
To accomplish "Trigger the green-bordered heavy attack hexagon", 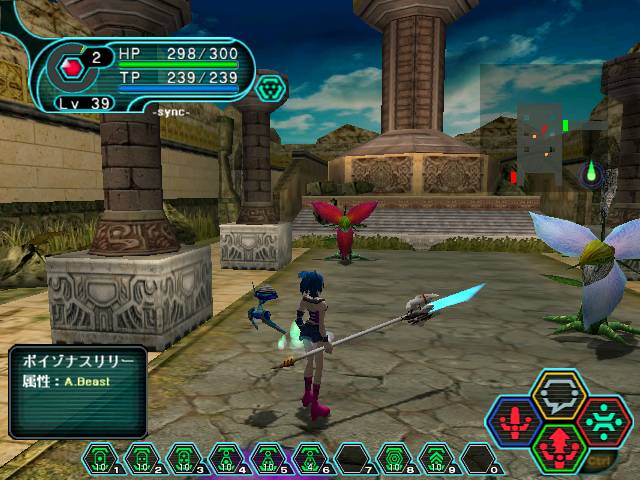I will (x=560, y=447).
